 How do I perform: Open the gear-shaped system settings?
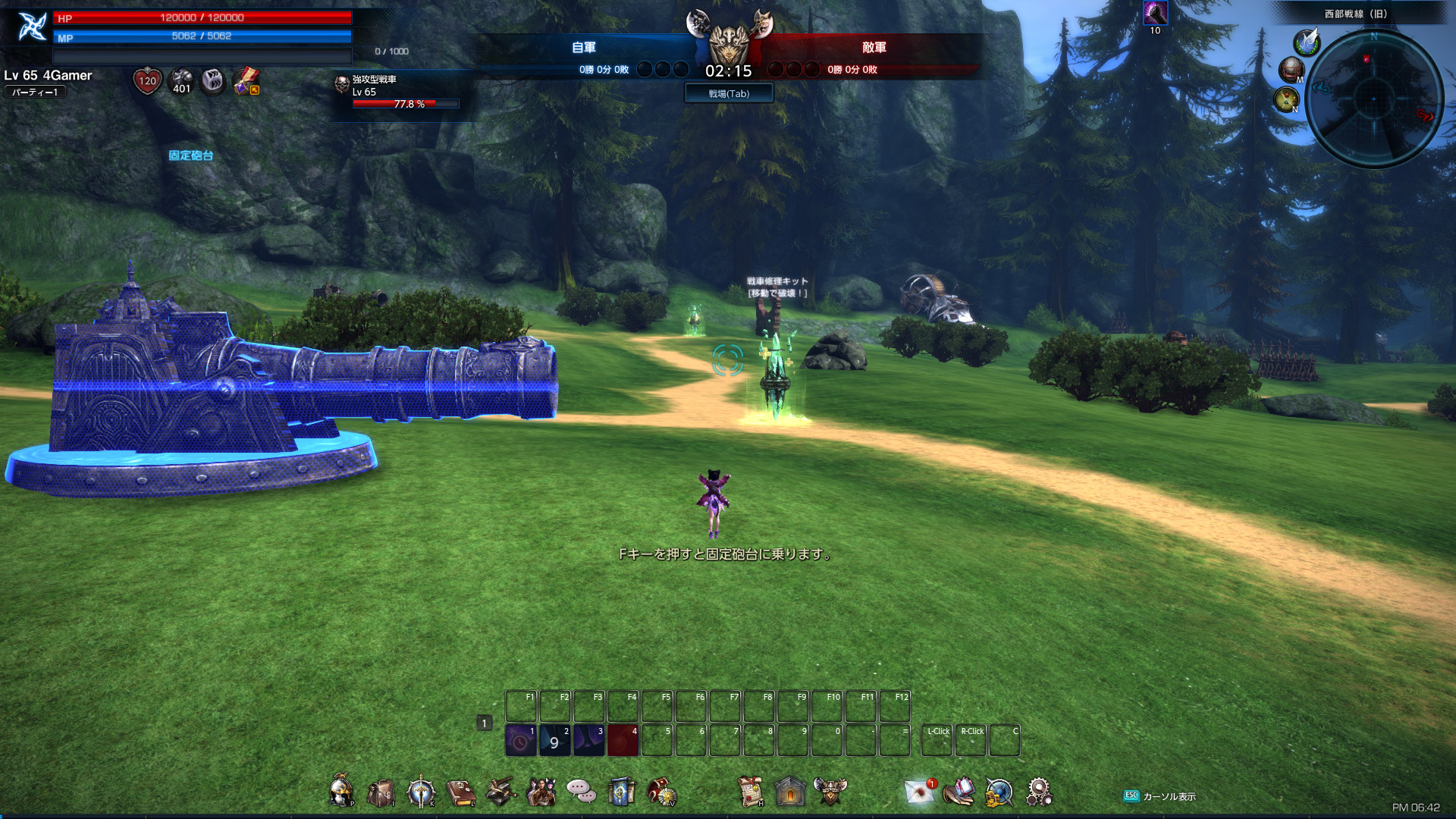pos(1039,792)
